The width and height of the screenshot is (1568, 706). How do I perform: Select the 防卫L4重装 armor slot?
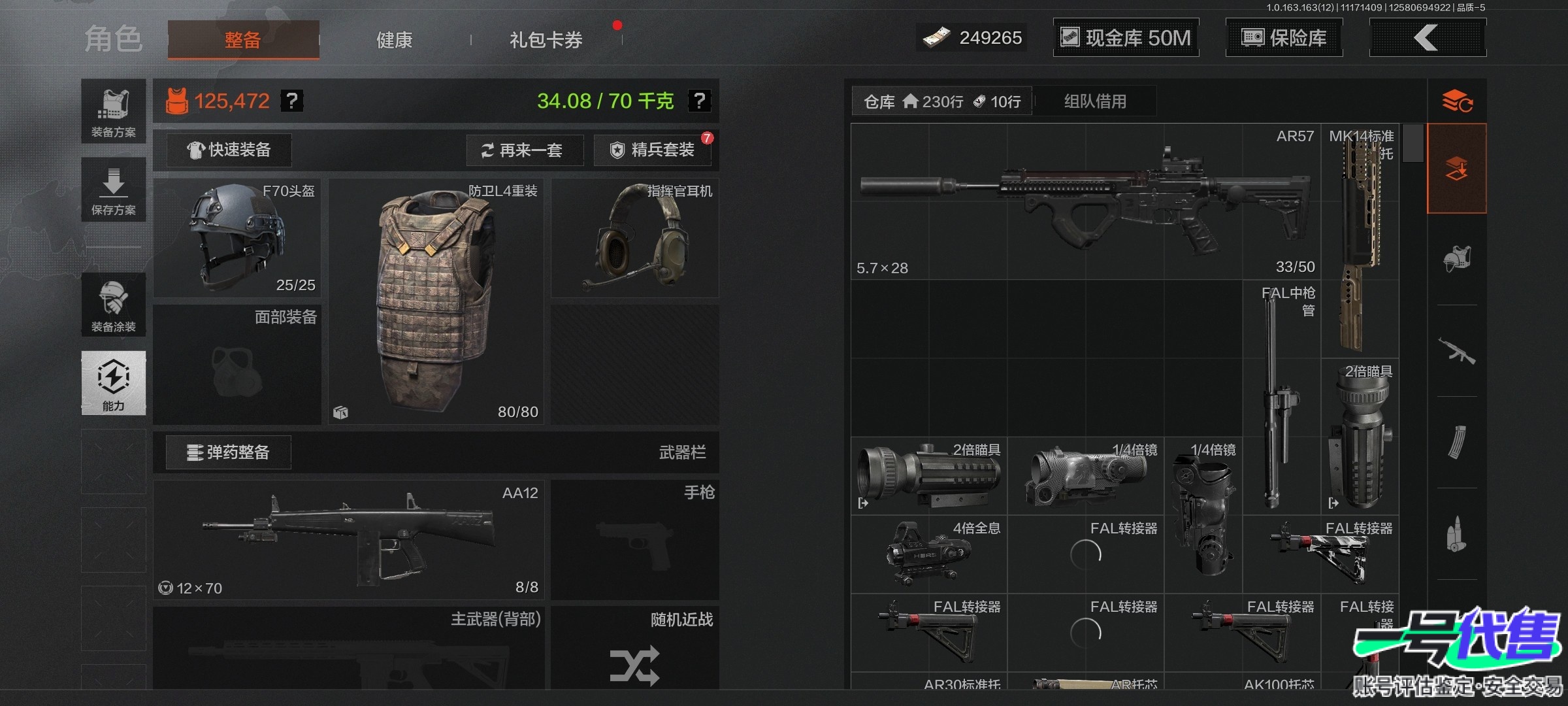(436, 301)
